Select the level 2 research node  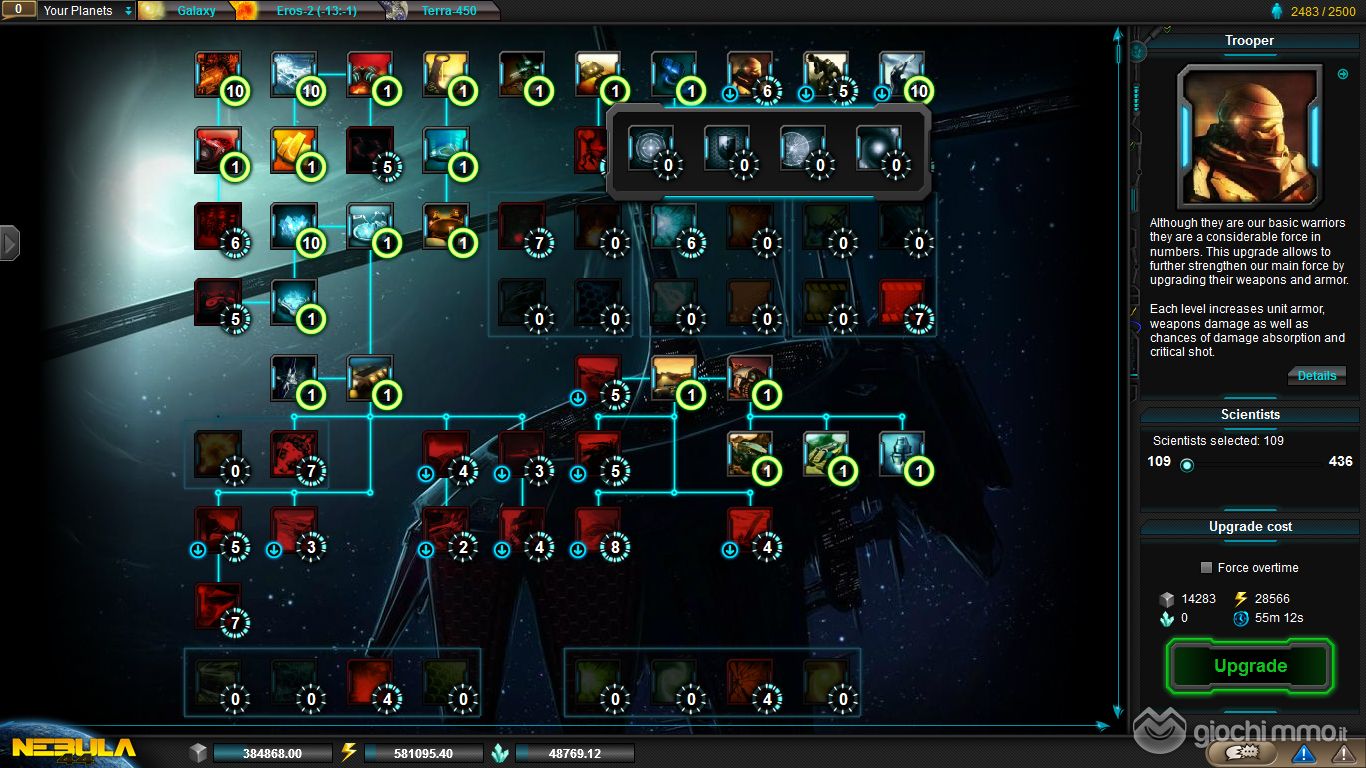click(446, 530)
